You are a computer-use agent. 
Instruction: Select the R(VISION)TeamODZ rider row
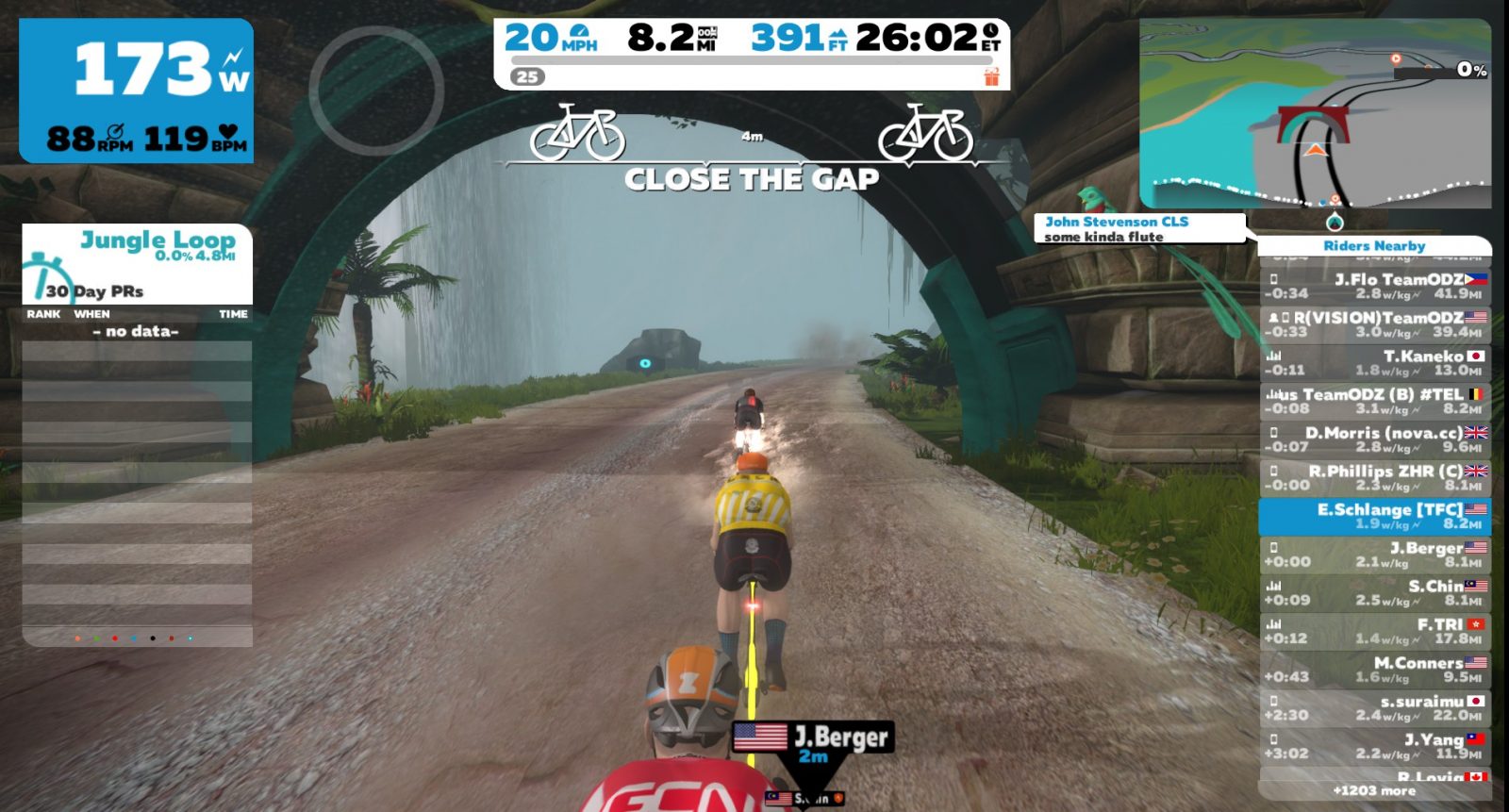[1375, 324]
